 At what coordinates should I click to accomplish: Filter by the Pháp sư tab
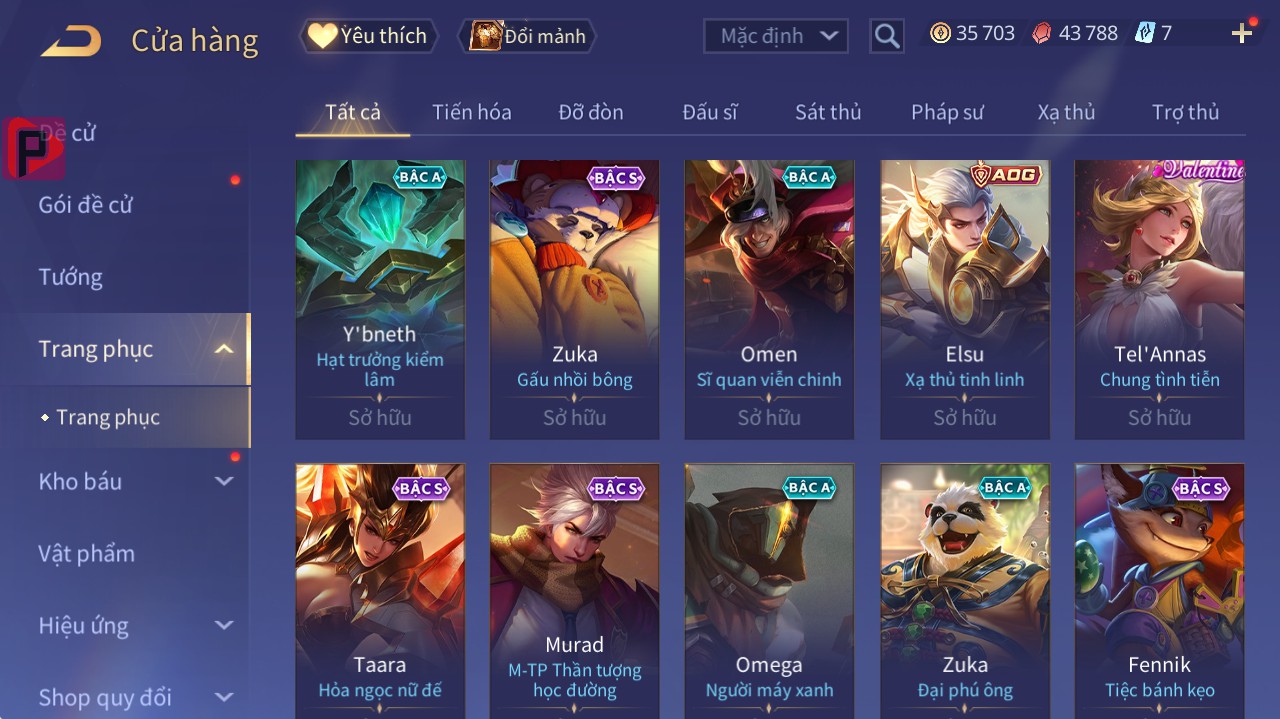pos(947,112)
